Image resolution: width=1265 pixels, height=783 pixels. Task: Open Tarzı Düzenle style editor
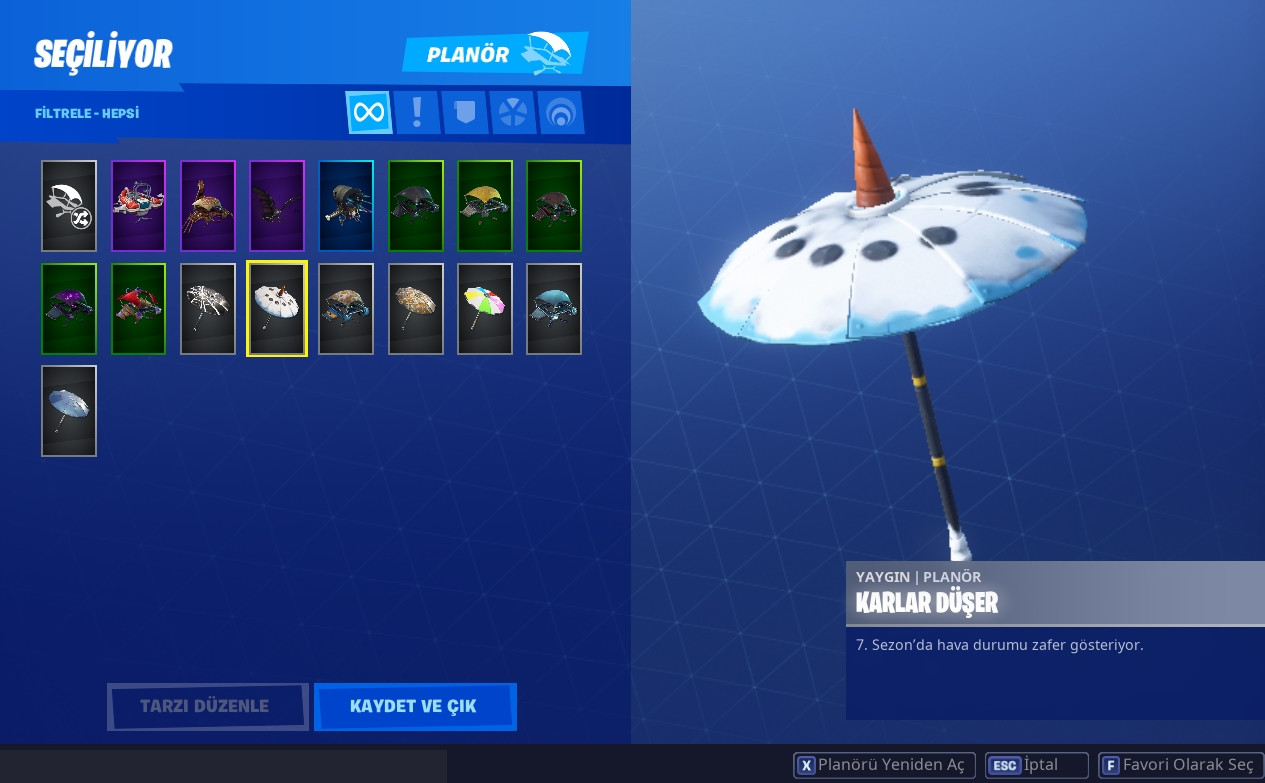click(207, 707)
